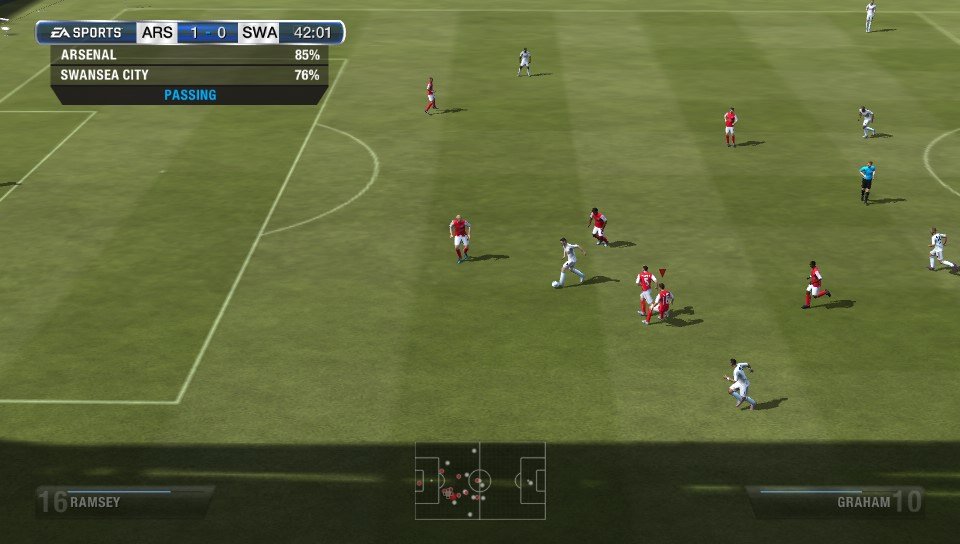Select the player under the red triangle marker

662,300
